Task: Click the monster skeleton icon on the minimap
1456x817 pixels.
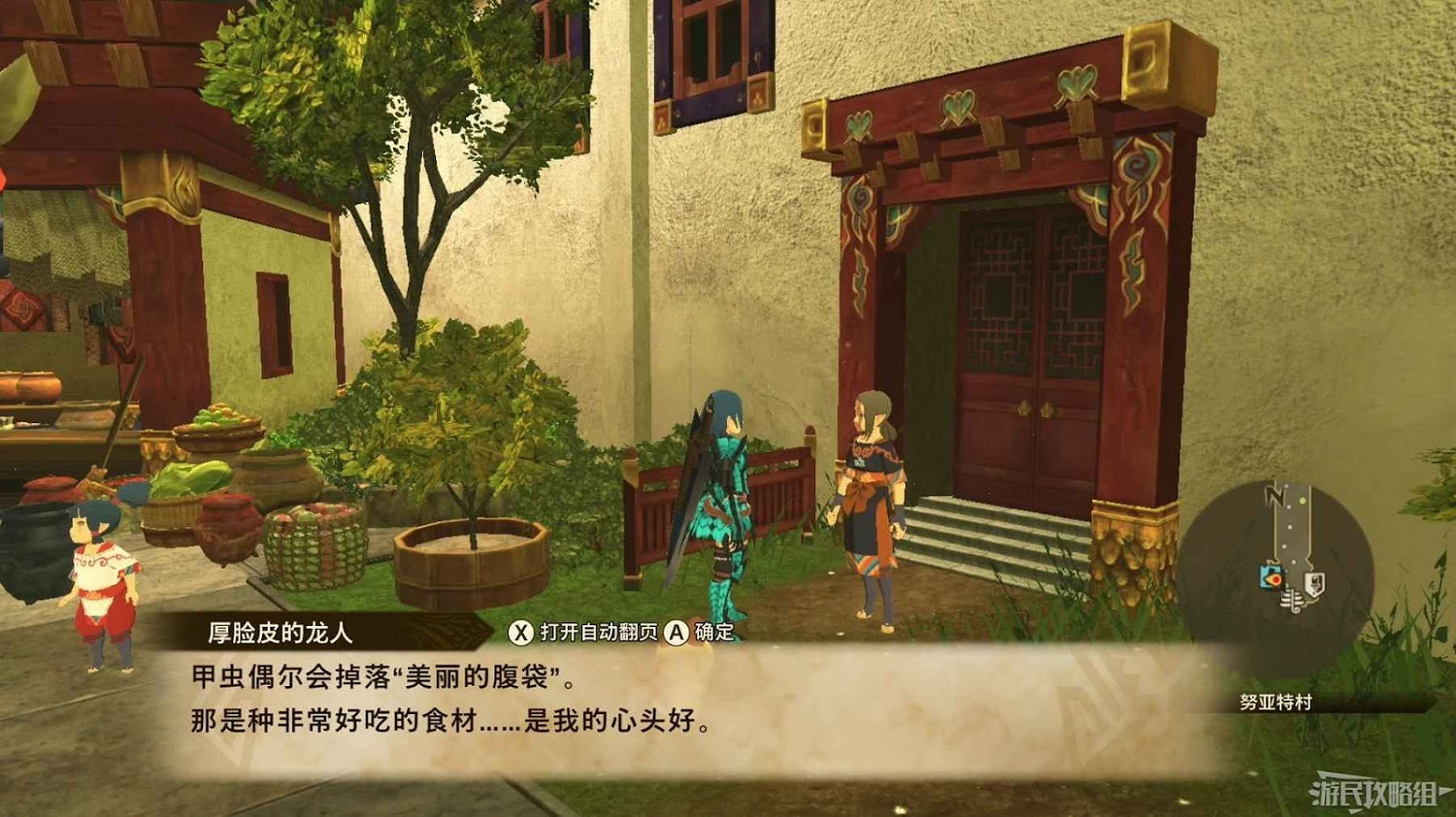Action: [1293, 602]
